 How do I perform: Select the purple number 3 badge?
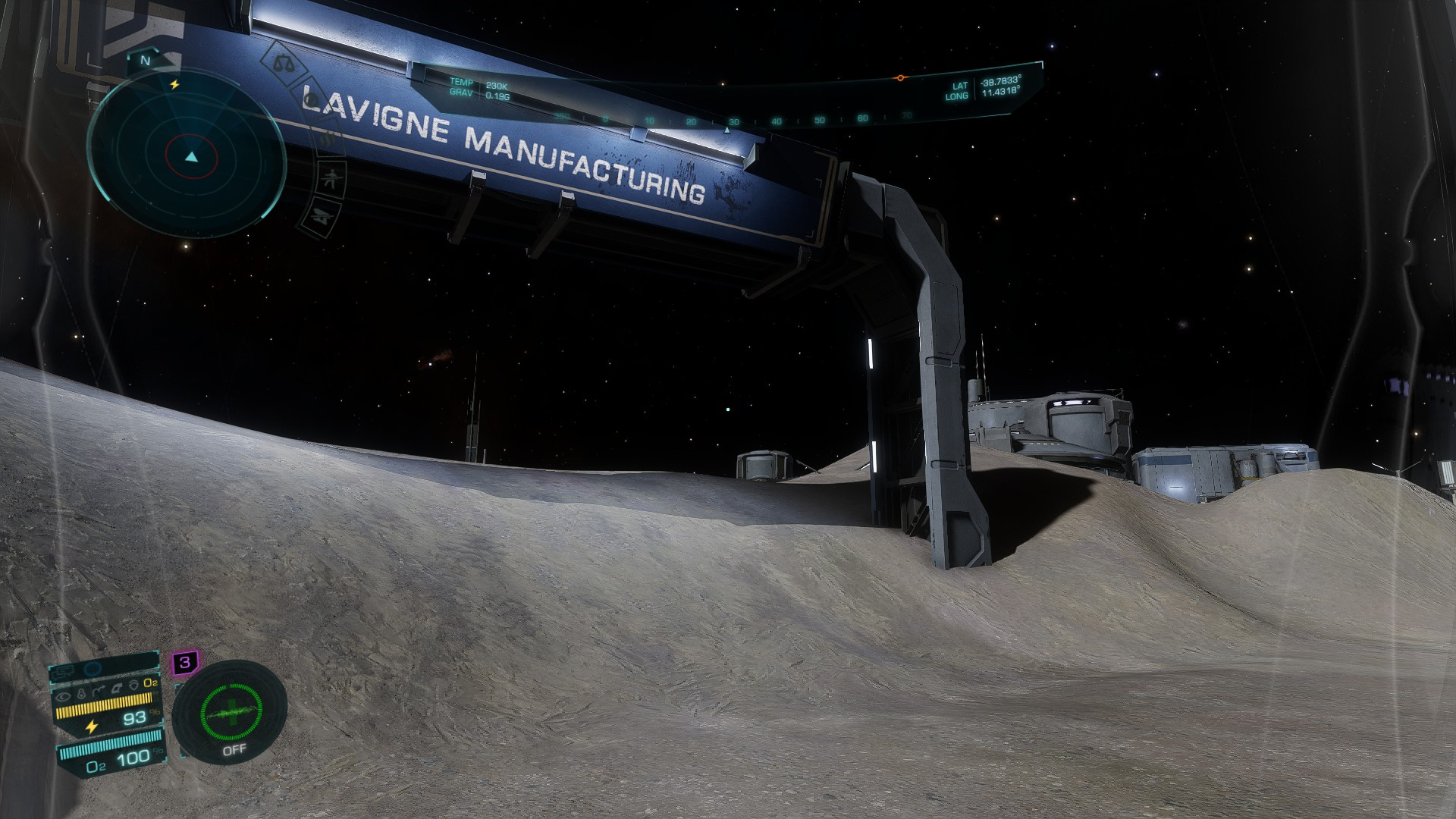coord(184,663)
